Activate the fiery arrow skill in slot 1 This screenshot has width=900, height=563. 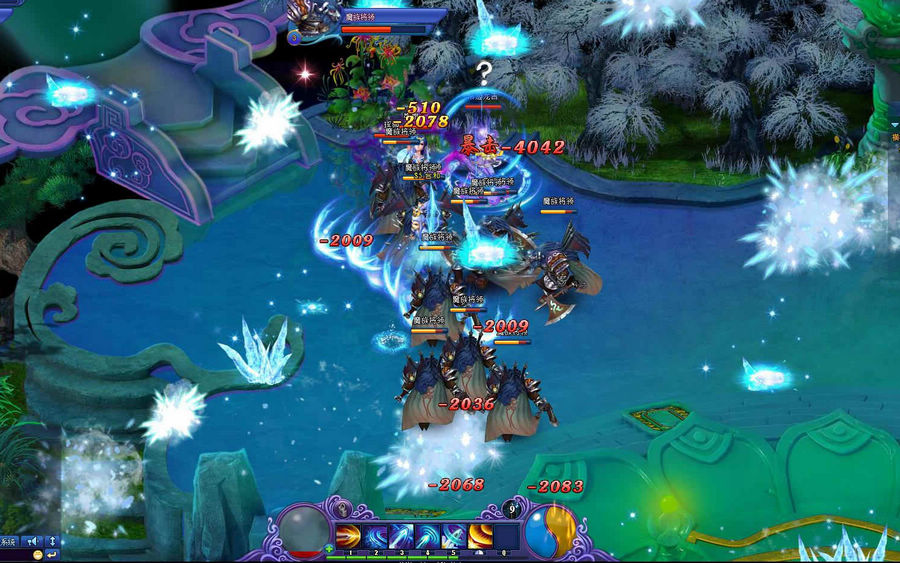pos(348,535)
